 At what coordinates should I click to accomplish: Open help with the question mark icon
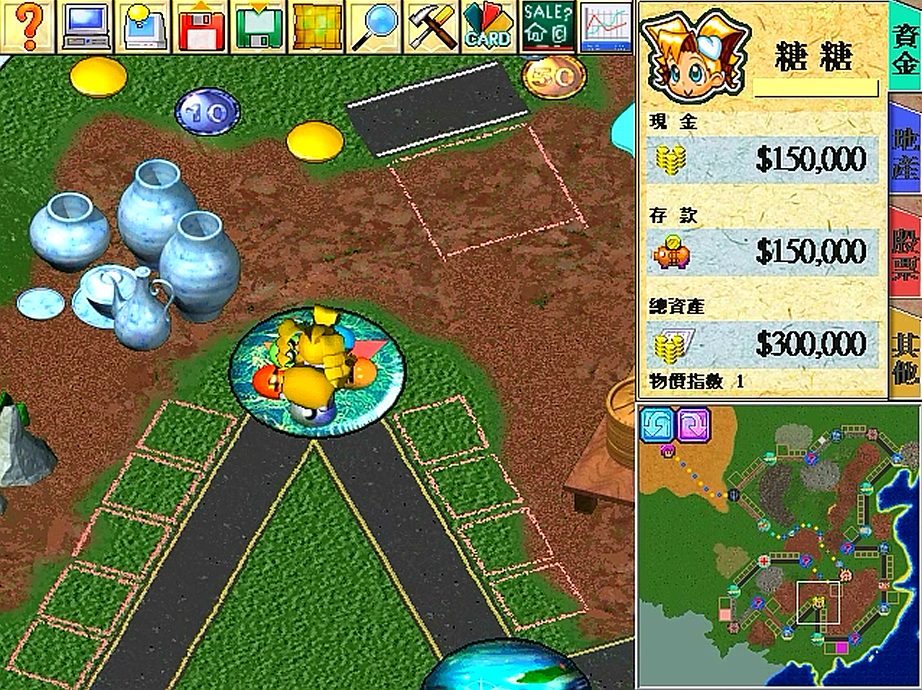click(29, 25)
